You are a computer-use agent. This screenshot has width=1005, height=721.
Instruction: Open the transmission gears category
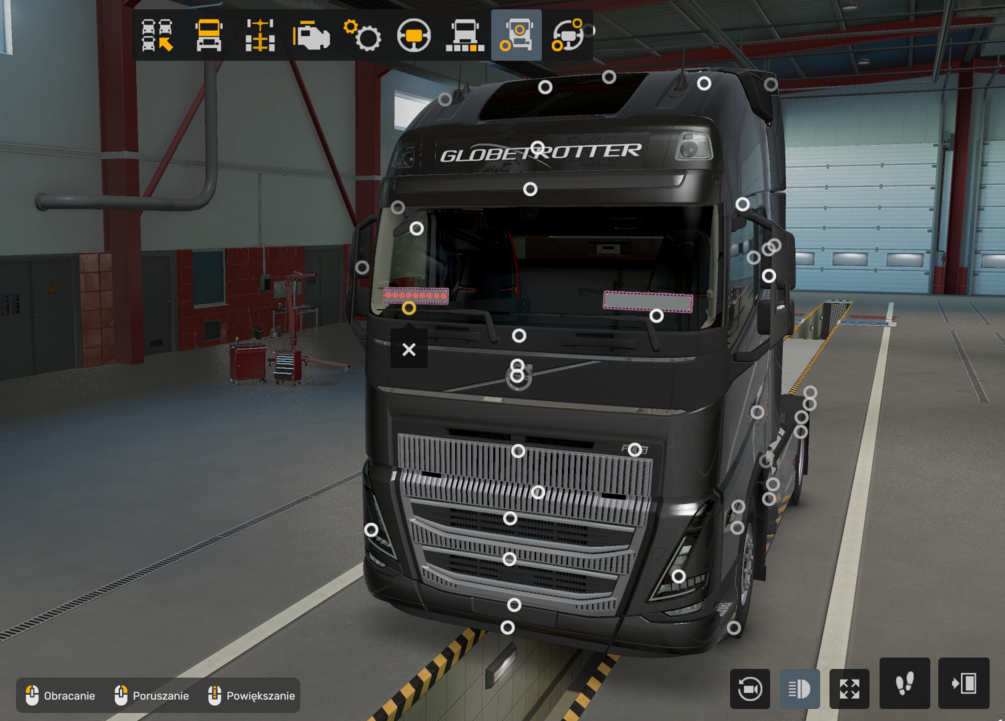pos(362,35)
